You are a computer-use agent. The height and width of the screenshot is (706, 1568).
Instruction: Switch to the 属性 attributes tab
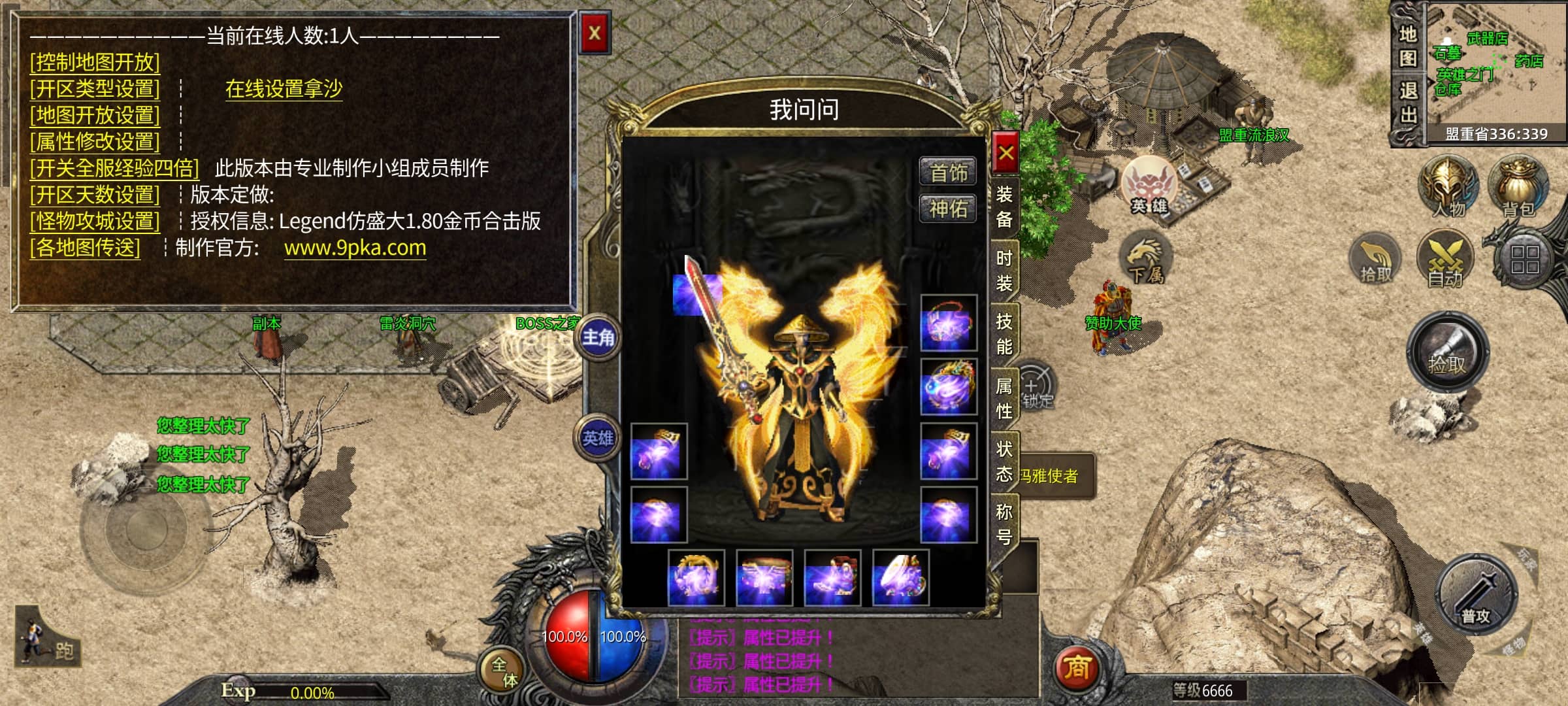pyautogui.click(x=1004, y=397)
